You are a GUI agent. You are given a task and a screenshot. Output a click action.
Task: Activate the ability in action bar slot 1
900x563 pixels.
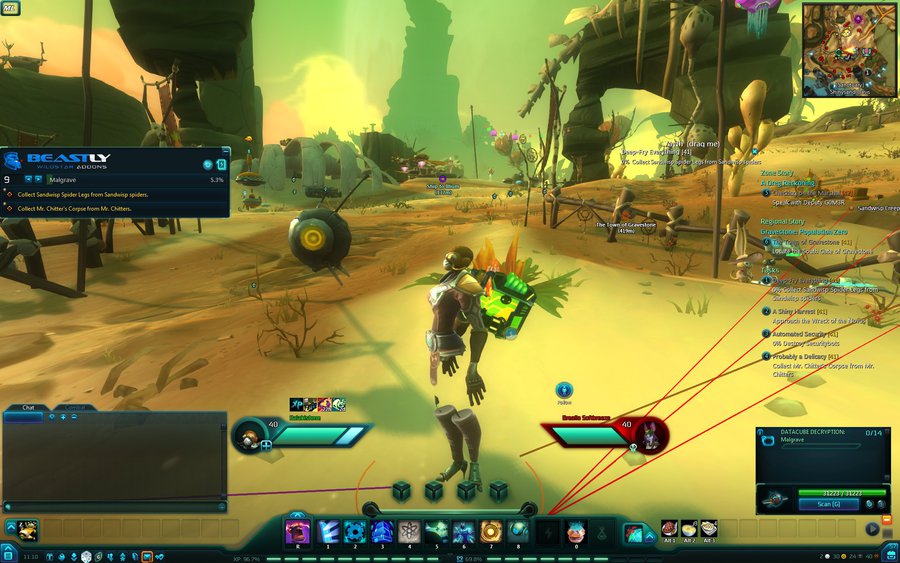[327, 531]
